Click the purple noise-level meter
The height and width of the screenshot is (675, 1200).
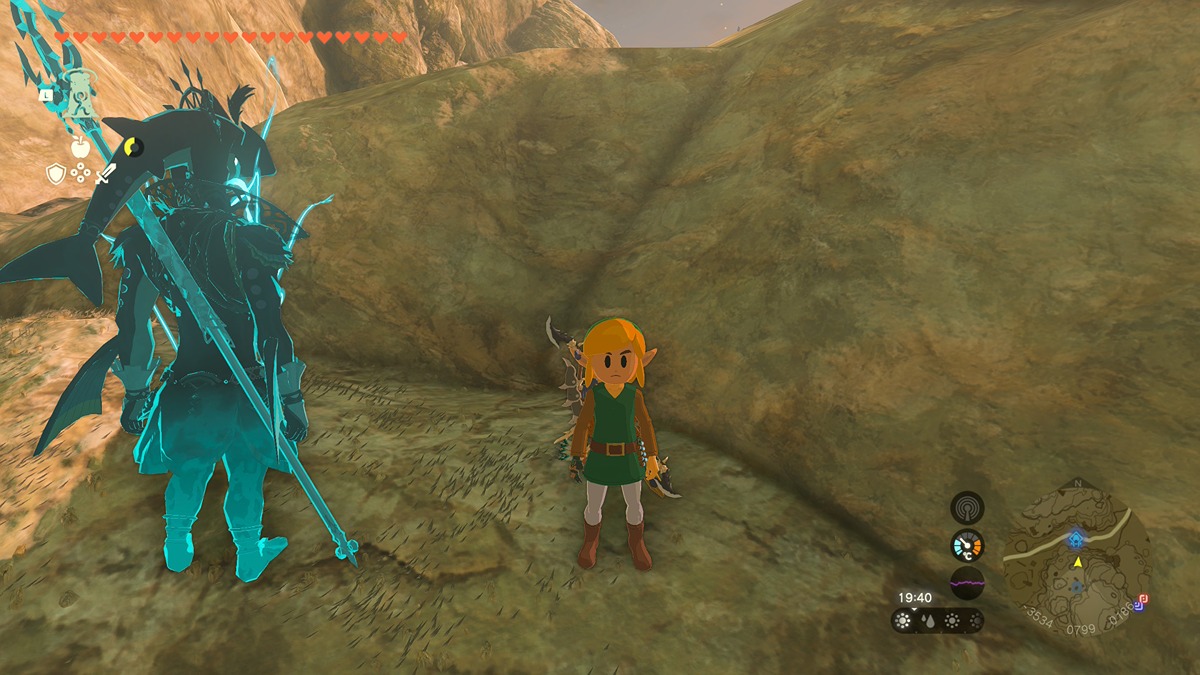967,582
